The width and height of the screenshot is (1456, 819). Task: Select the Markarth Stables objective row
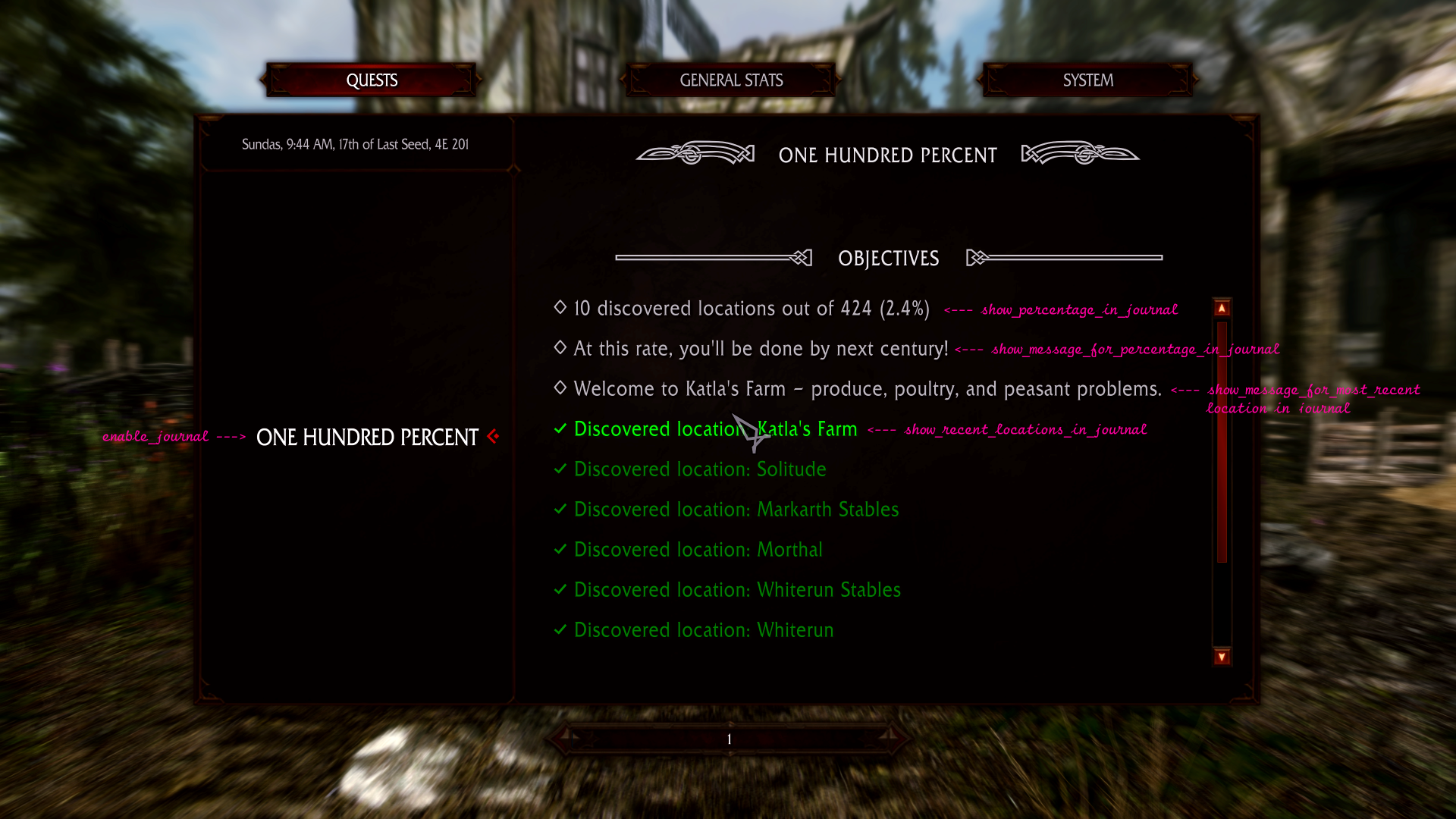tap(736, 510)
